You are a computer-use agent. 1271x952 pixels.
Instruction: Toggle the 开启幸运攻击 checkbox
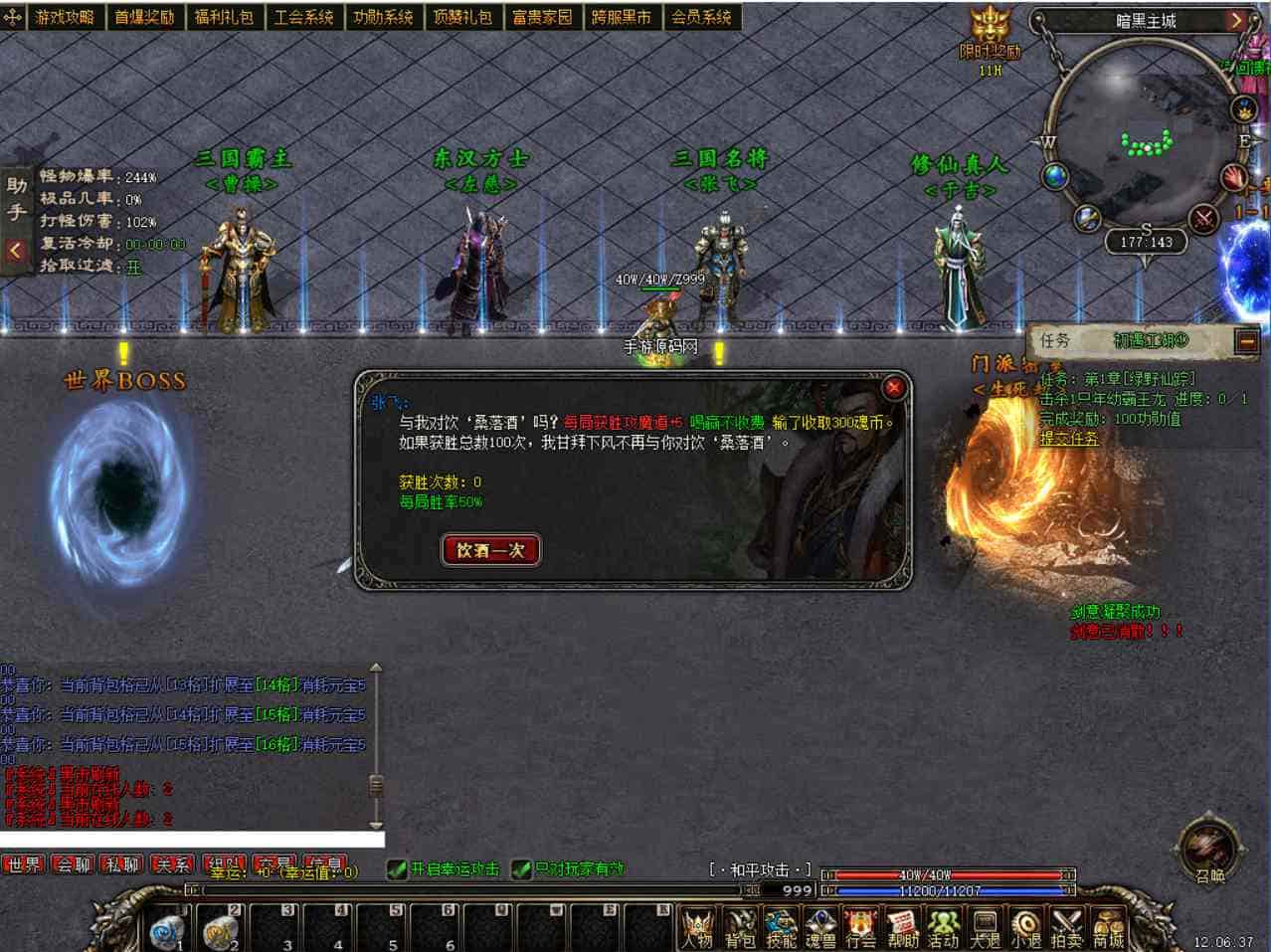tap(398, 869)
